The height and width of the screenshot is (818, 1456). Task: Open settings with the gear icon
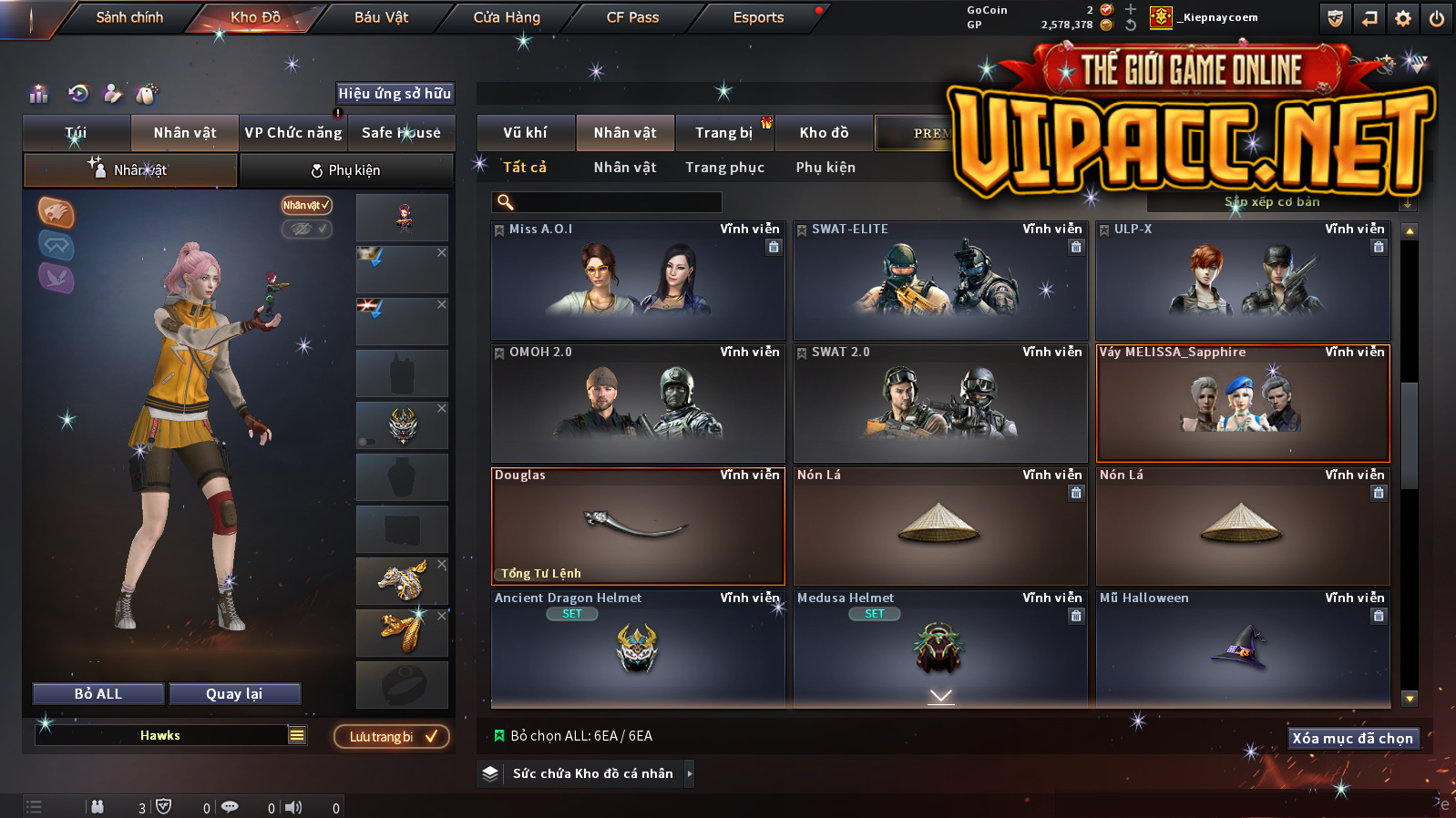pos(1403,18)
